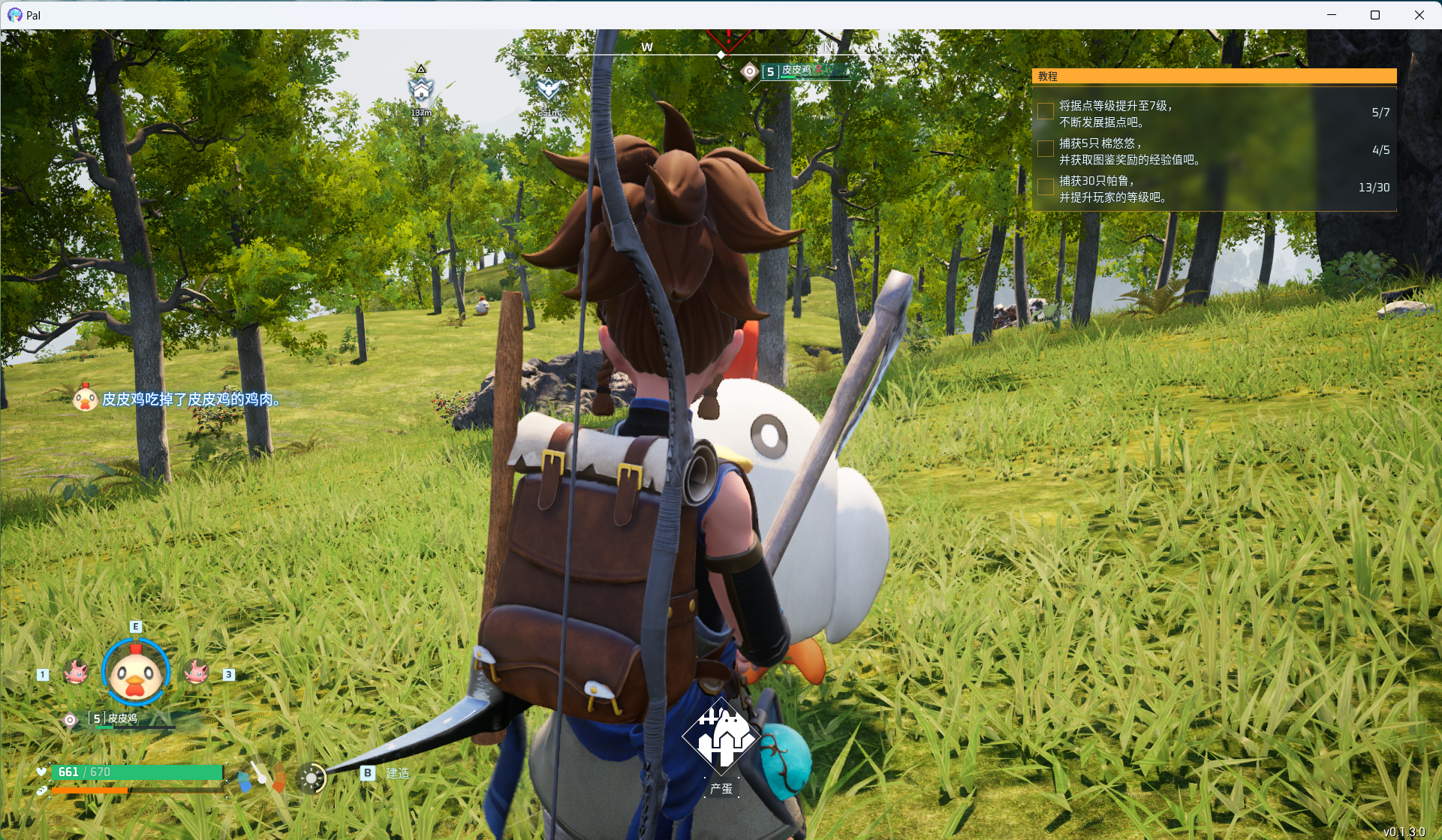Viewport: 1442px width, 840px height.
Task: Click the orange tutorial panel header
Action: (1214, 76)
